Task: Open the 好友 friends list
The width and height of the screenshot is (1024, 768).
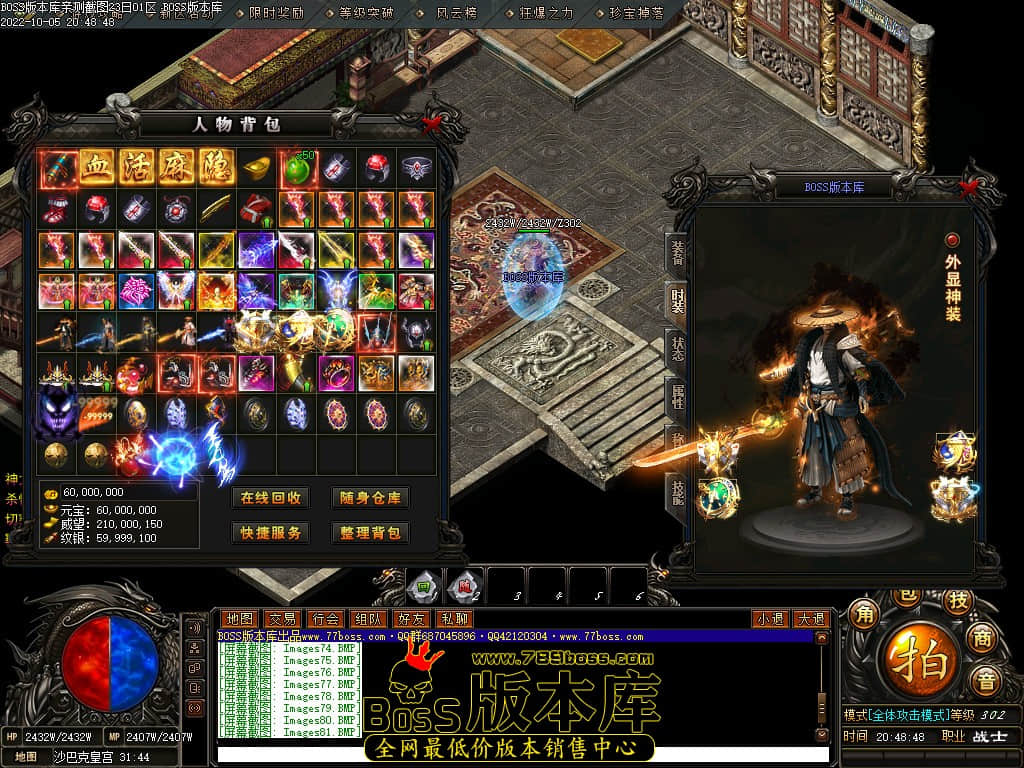Action: pyautogui.click(x=411, y=620)
